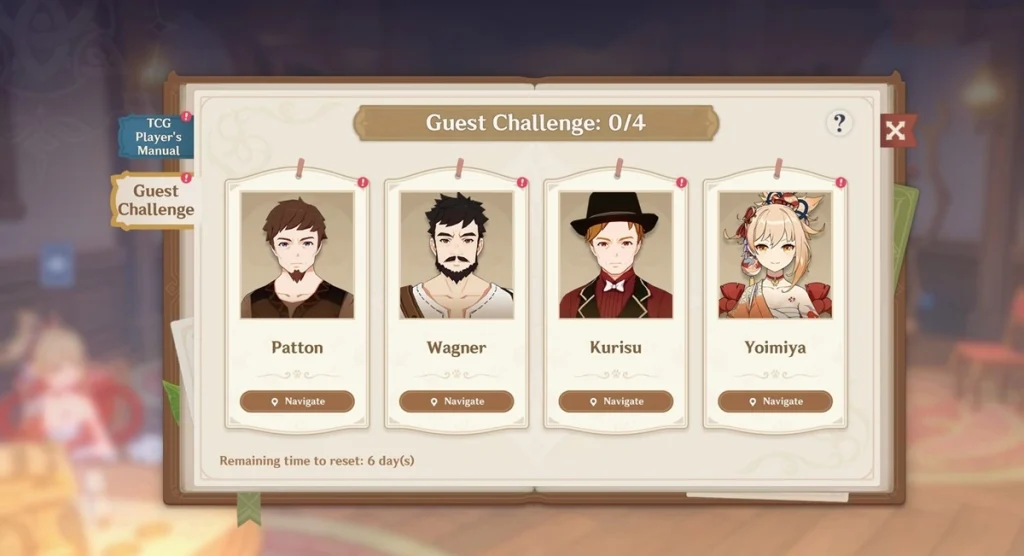Navigate to Yoimiya

click(775, 401)
